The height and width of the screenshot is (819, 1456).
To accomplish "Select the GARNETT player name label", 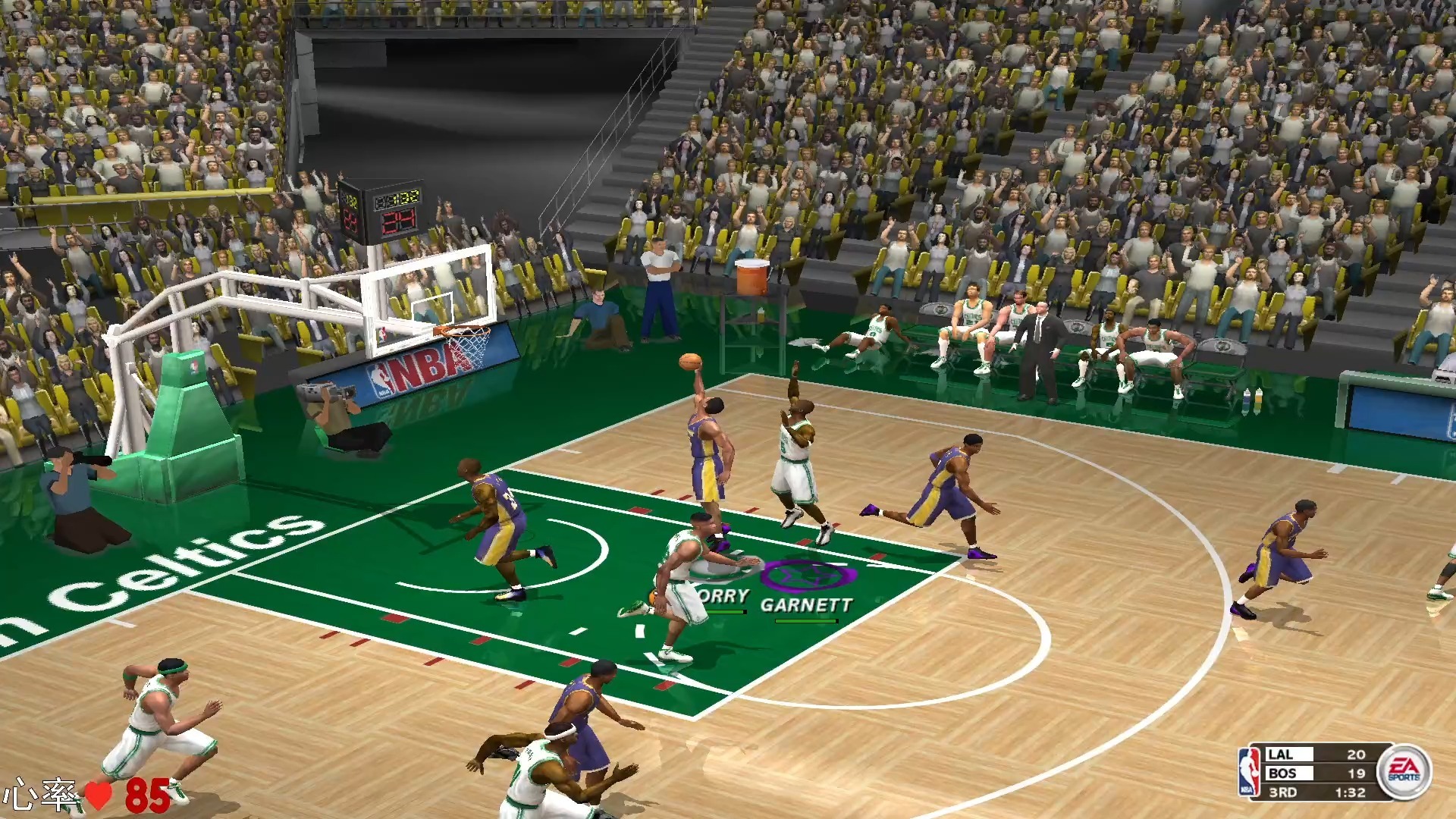I will pyautogui.click(x=806, y=604).
